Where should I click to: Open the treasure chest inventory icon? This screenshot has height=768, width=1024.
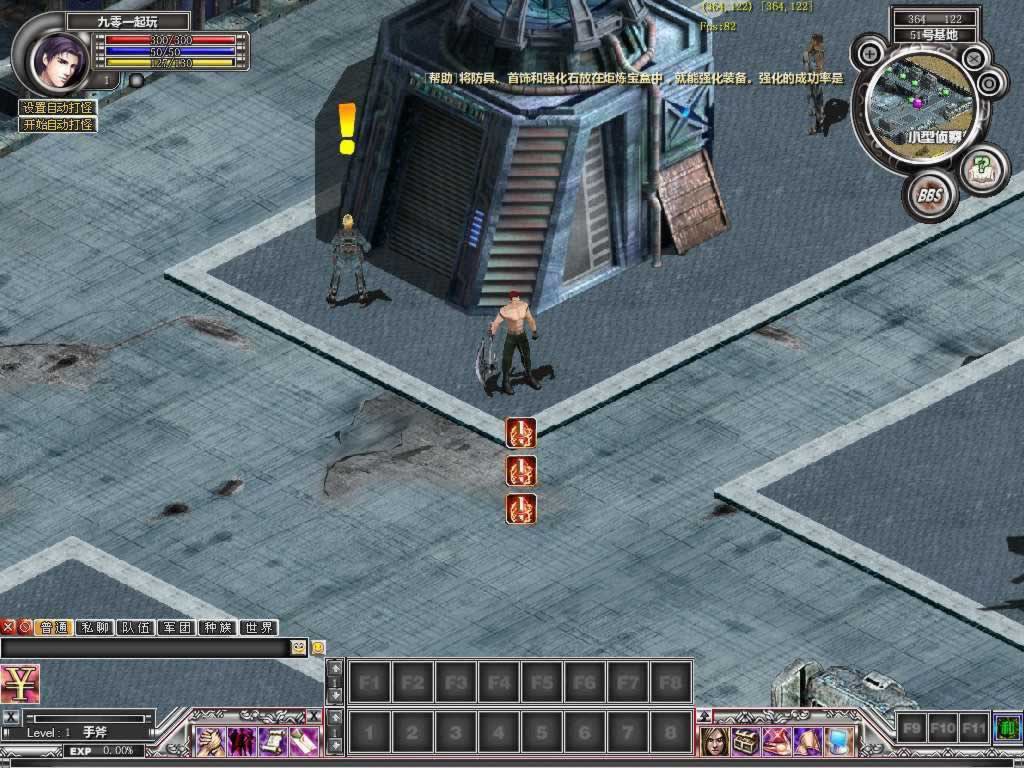[x=745, y=741]
